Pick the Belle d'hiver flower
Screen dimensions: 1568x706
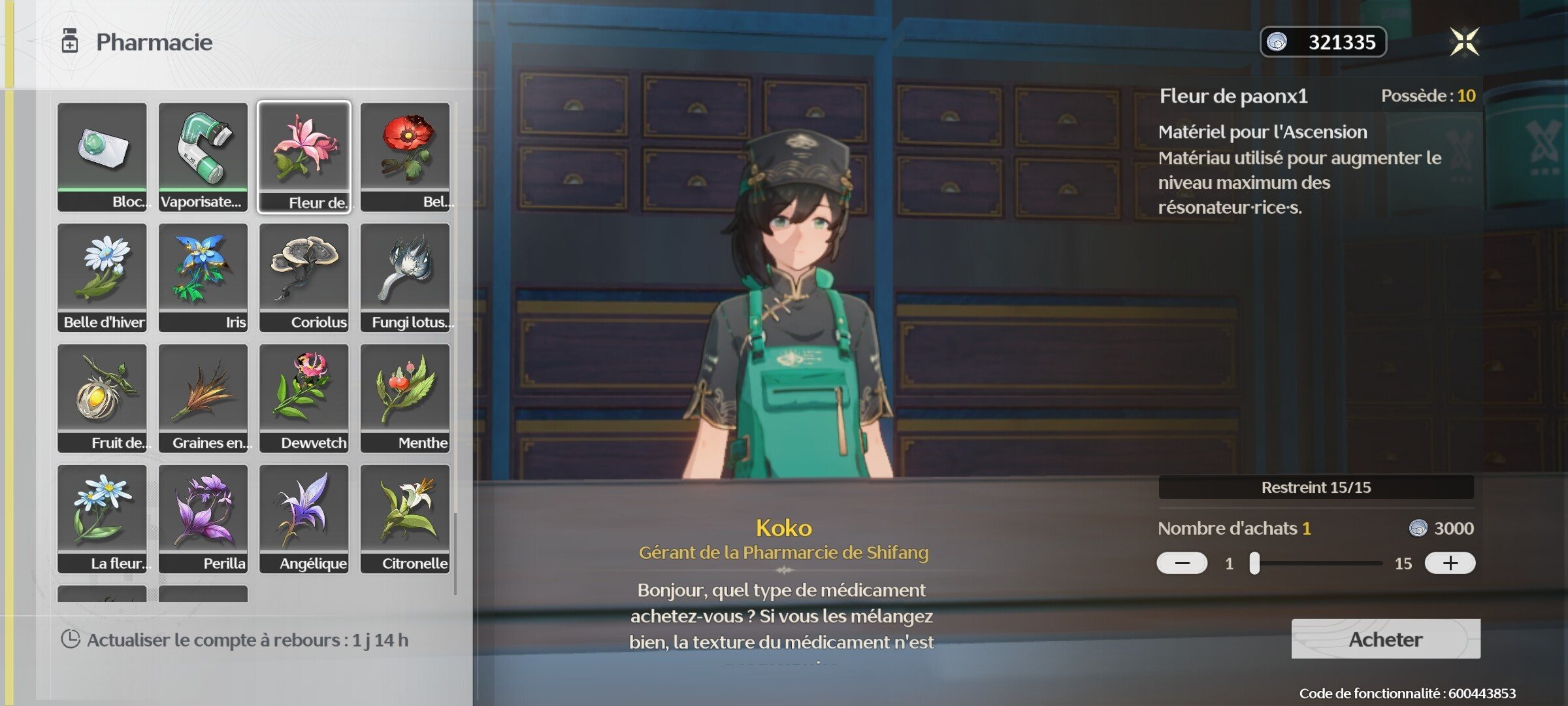coord(103,277)
